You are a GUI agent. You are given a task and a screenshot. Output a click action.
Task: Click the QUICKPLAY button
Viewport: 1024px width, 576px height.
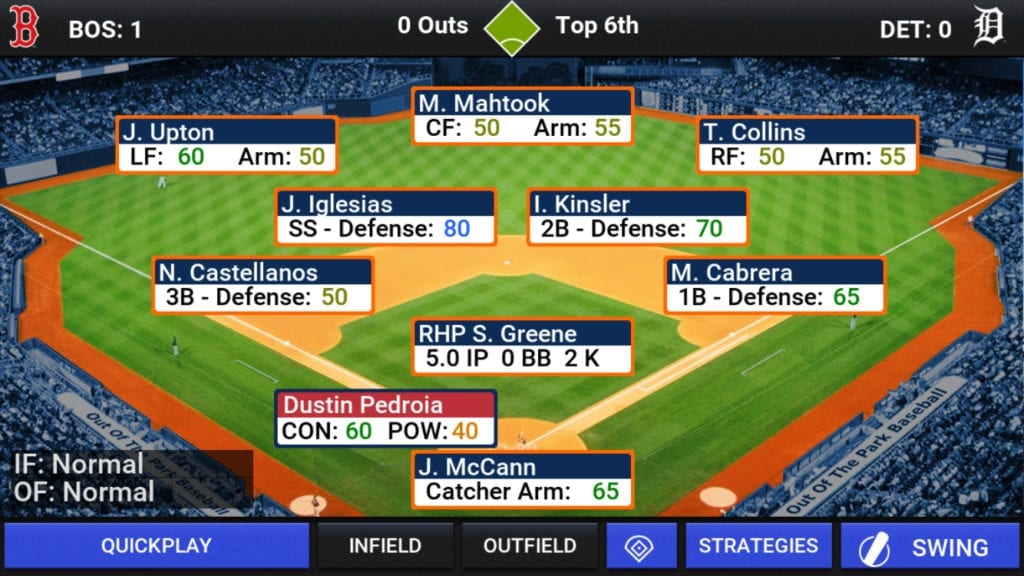tap(156, 546)
